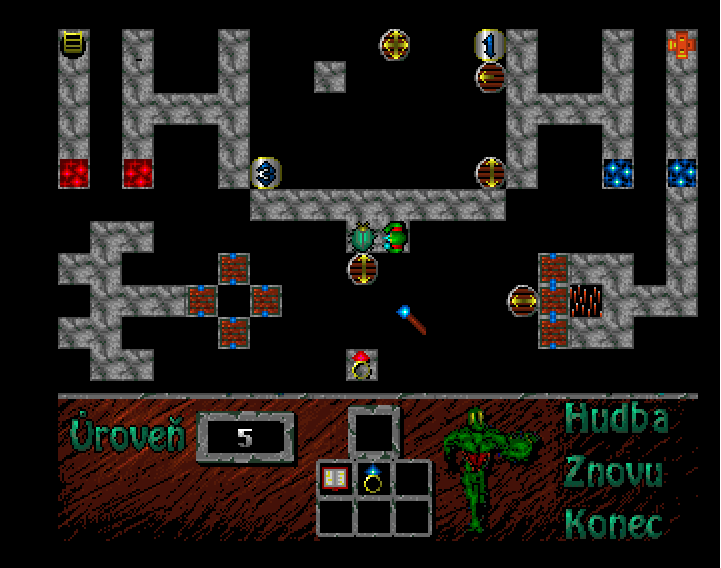Image resolution: width=721 pixels, height=568 pixels.
Task: Quit the game with Konec
Action: coord(613,523)
